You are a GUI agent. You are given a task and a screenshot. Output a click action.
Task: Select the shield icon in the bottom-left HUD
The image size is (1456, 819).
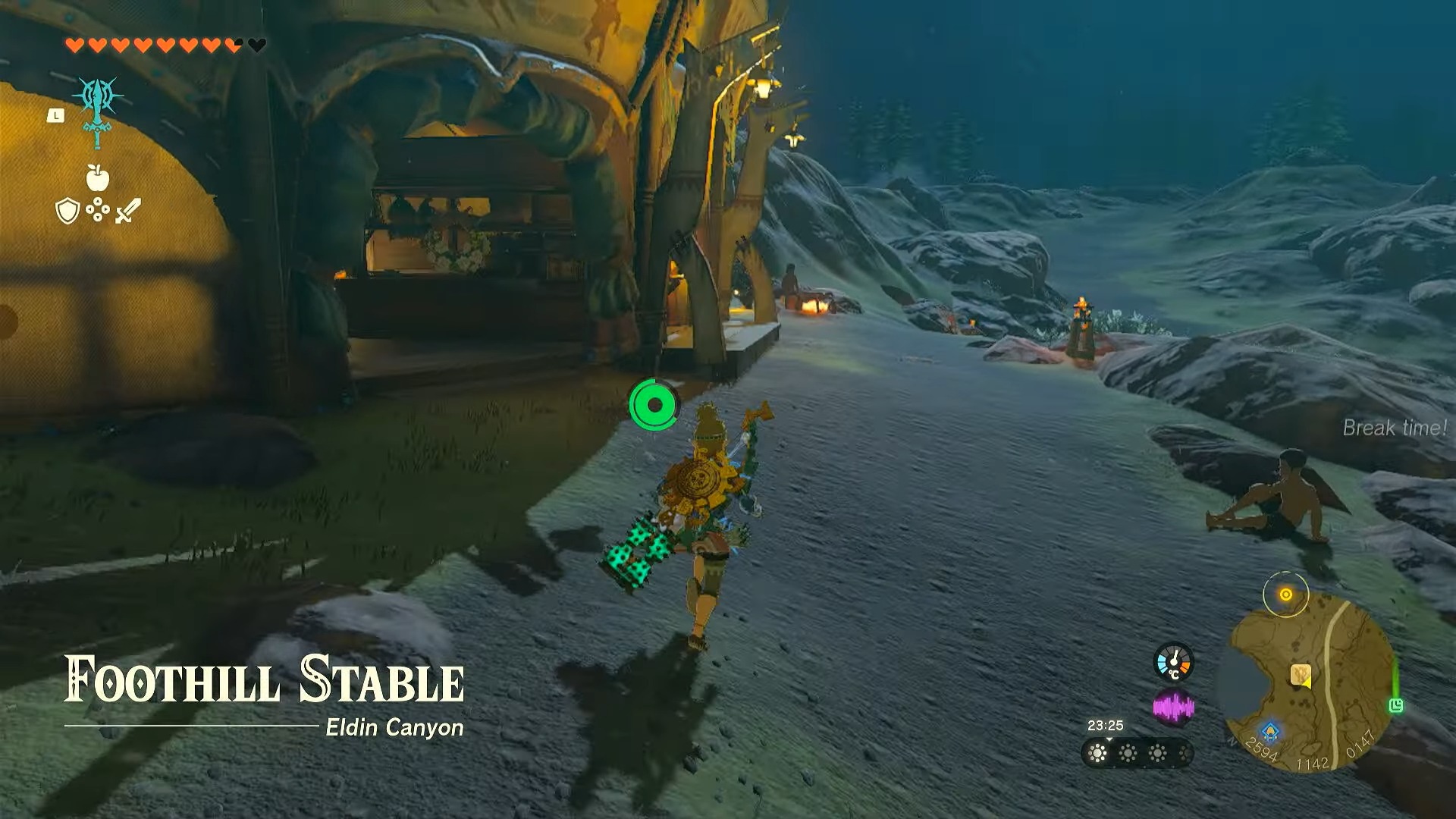coord(67,210)
